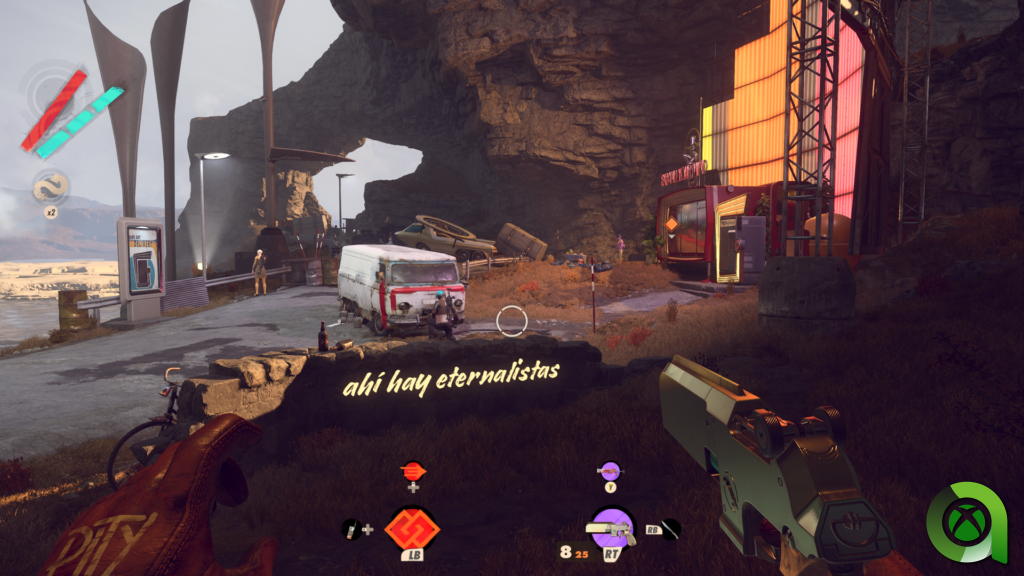Click the Reprise charges swirl icon
Viewport: 1024px width, 576px height.
tap(48, 187)
